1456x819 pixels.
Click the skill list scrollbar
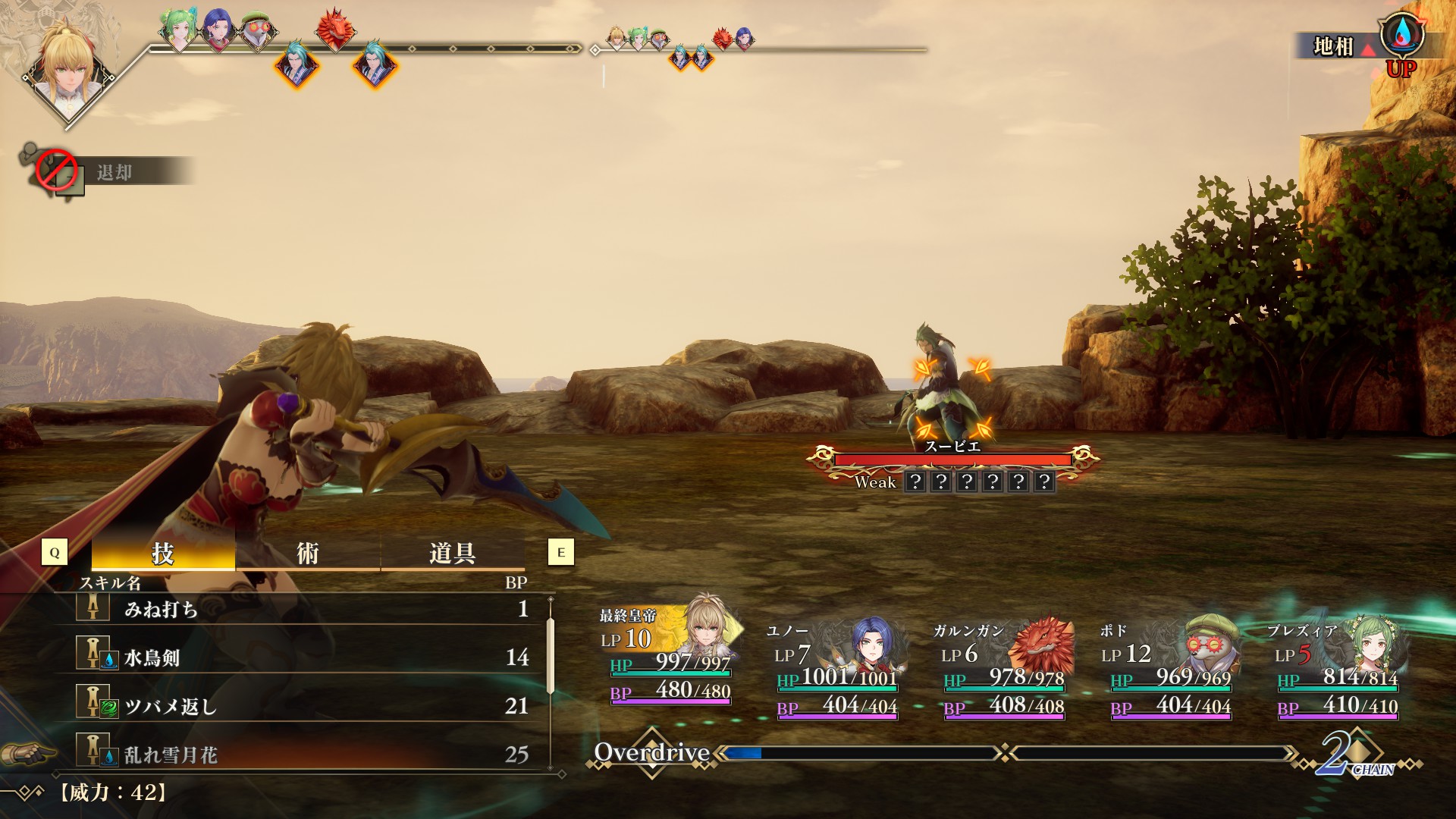coord(551,656)
